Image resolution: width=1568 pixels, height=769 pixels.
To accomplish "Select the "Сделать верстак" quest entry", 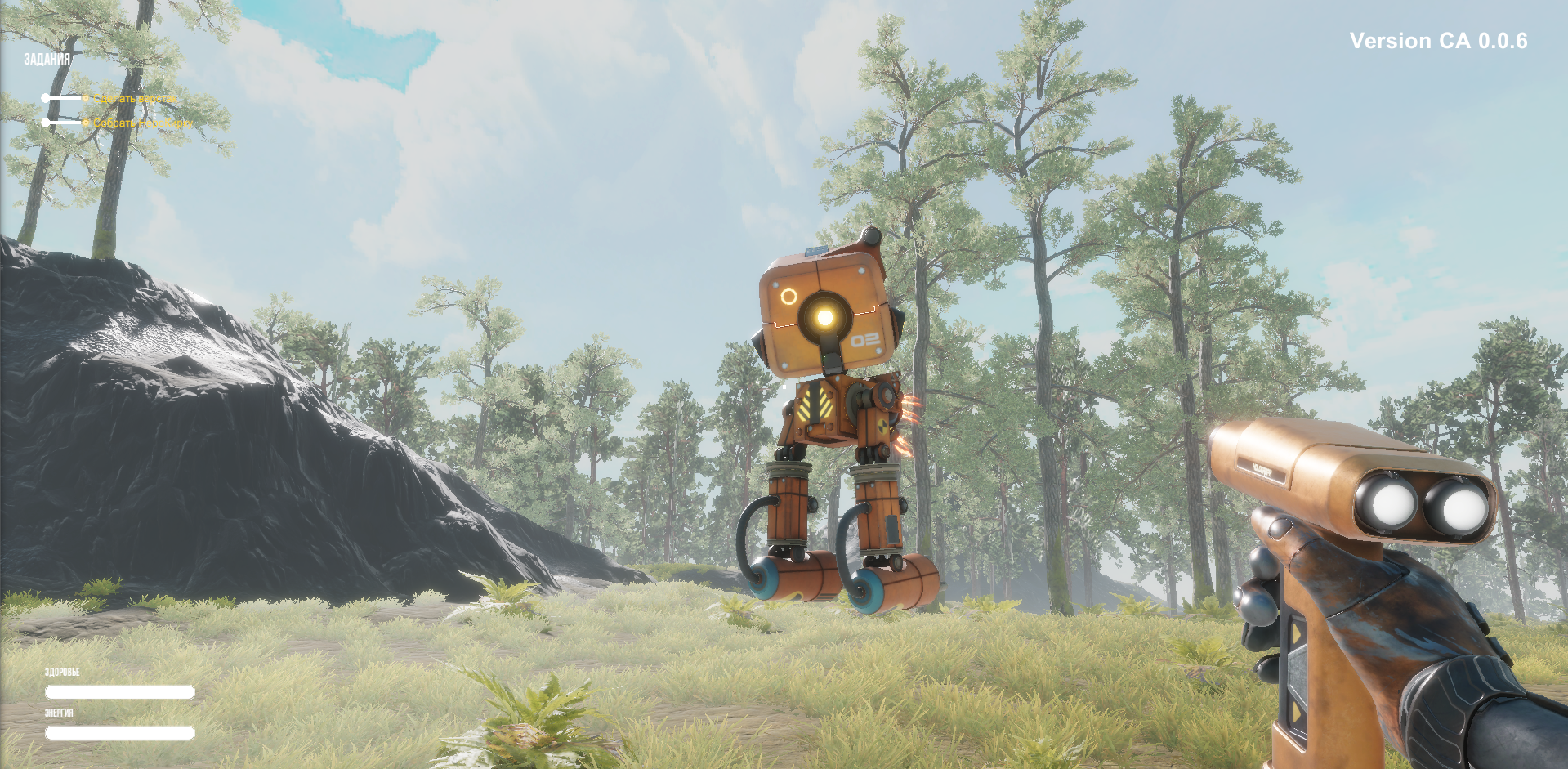I will [x=135, y=99].
